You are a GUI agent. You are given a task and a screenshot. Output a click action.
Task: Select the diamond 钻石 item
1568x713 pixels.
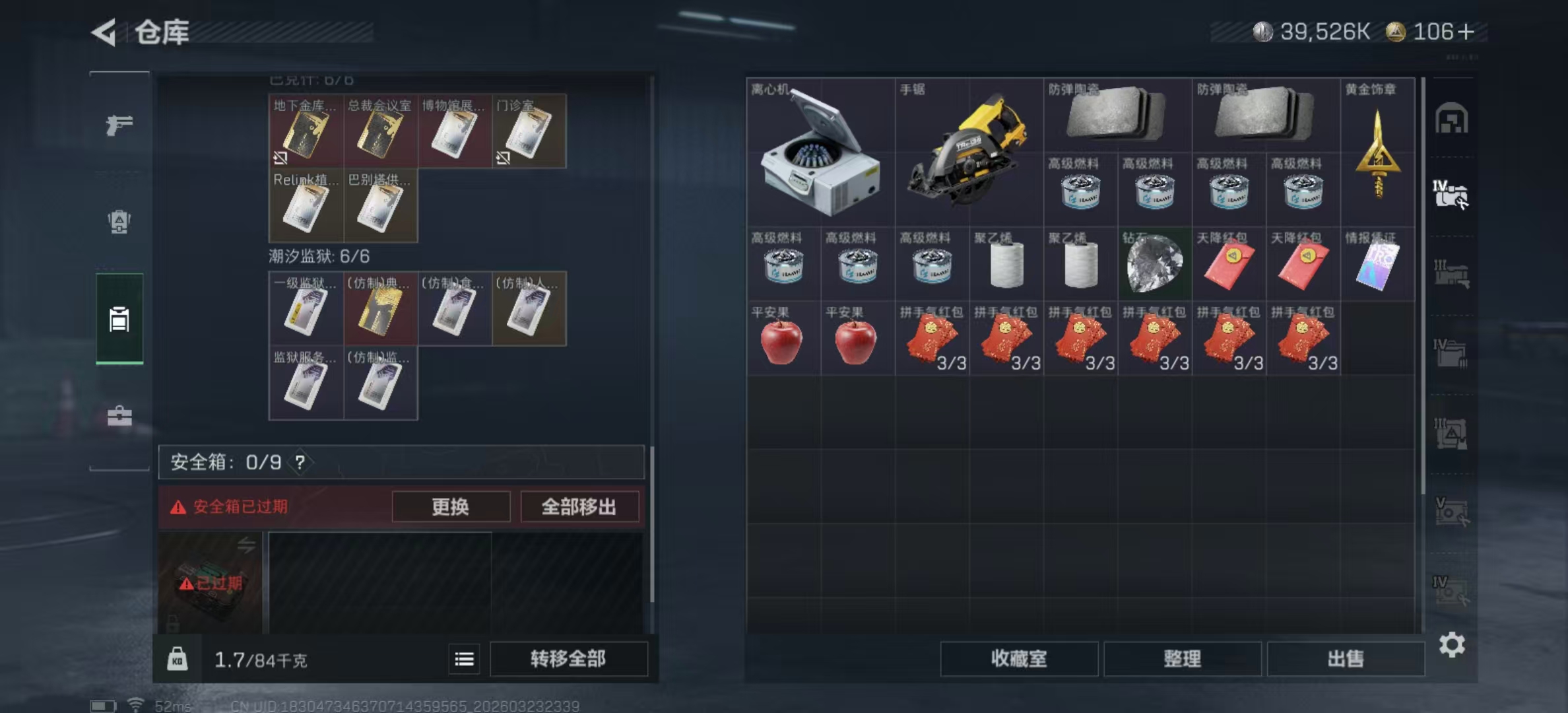[1155, 264]
